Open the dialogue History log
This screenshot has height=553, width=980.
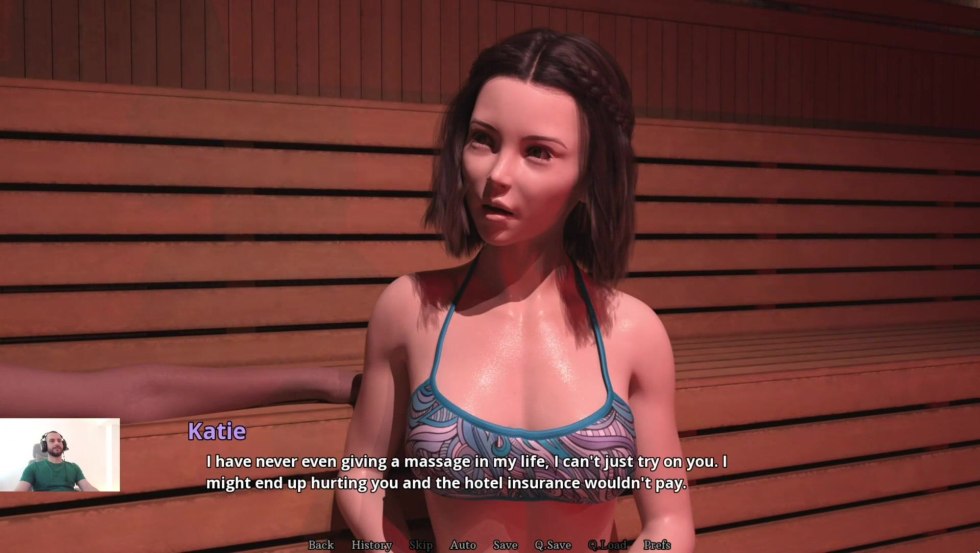(x=371, y=545)
